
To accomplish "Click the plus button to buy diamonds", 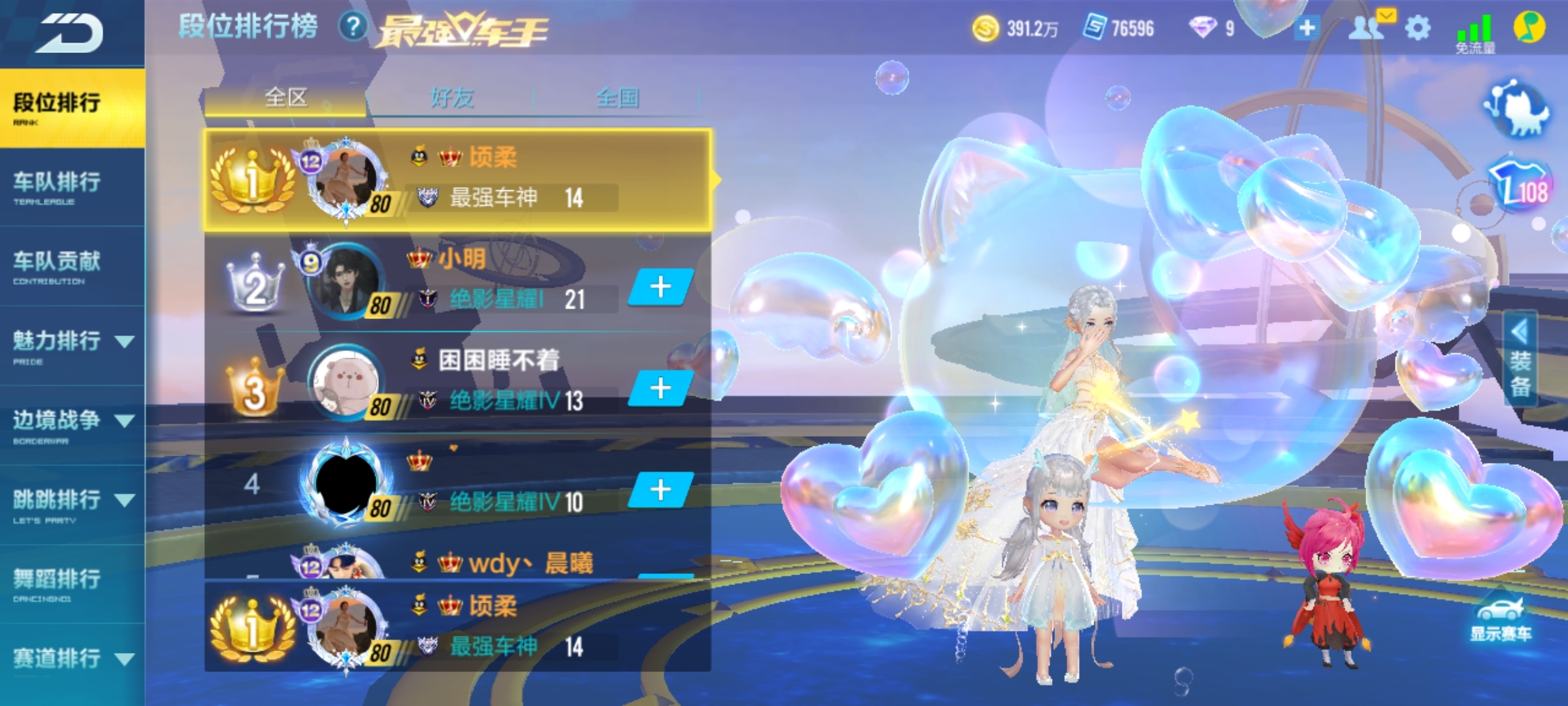I will (x=1307, y=28).
